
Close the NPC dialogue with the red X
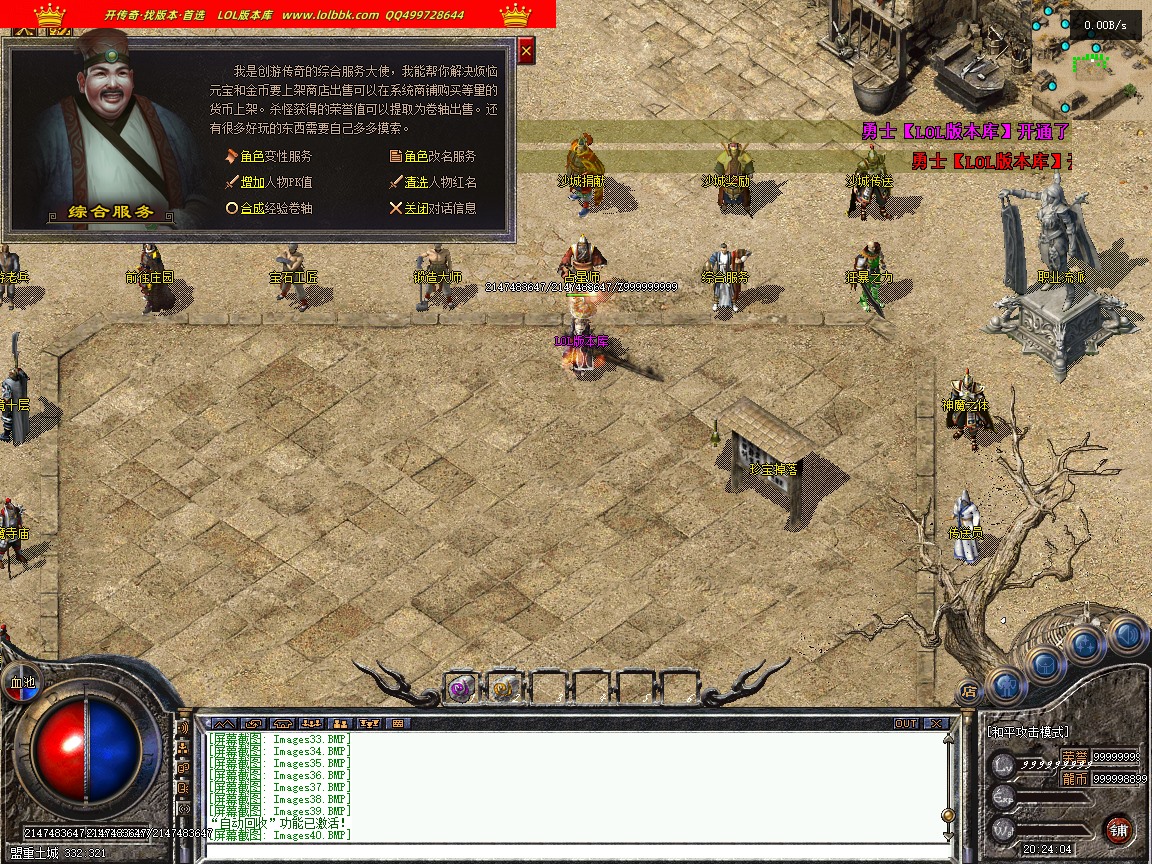tap(527, 49)
